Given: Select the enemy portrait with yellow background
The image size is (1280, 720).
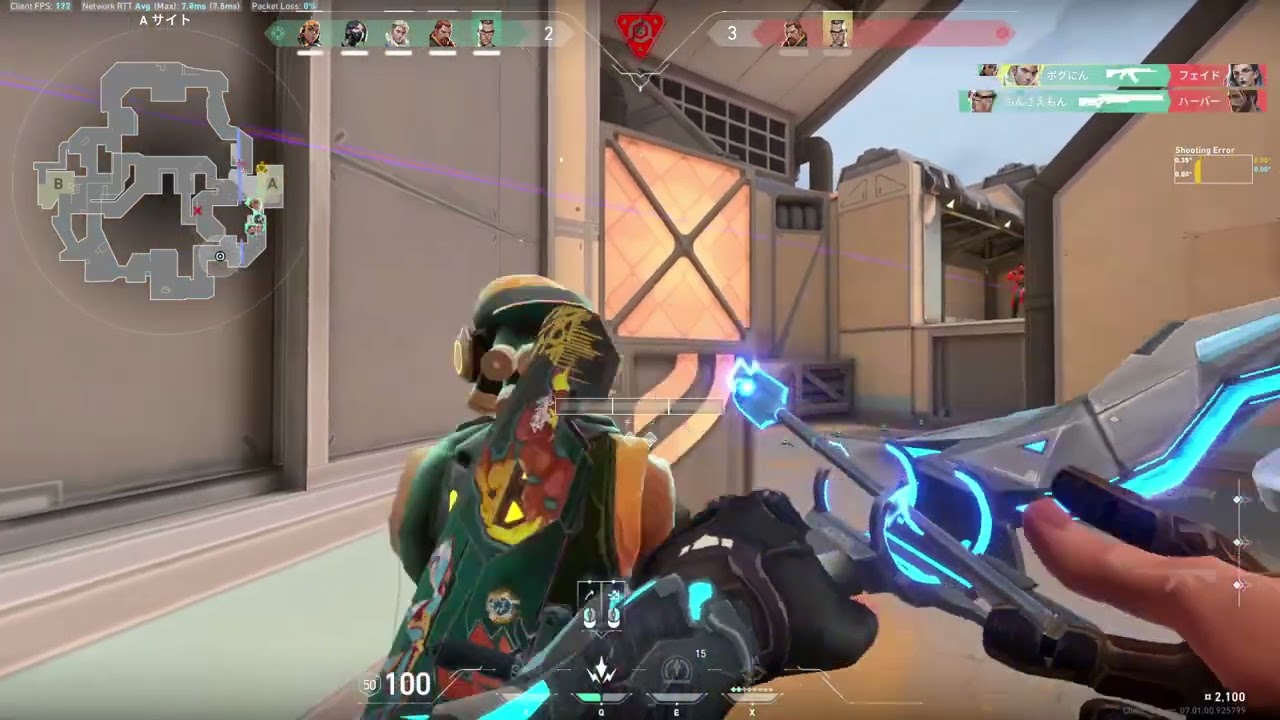Looking at the screenshot, I should coord(837,33).
